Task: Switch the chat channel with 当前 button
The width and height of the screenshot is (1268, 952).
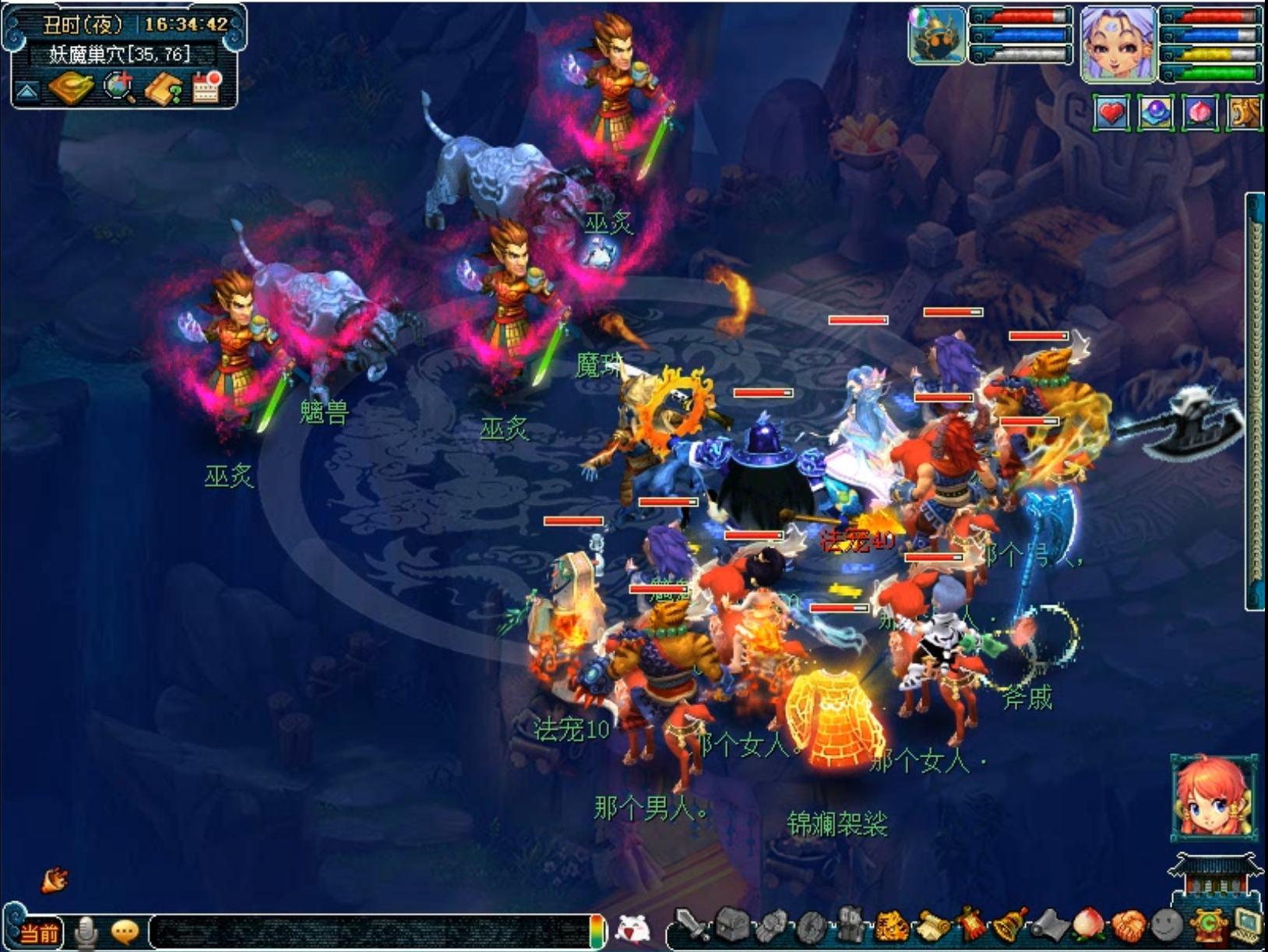Action: point(39,933)
